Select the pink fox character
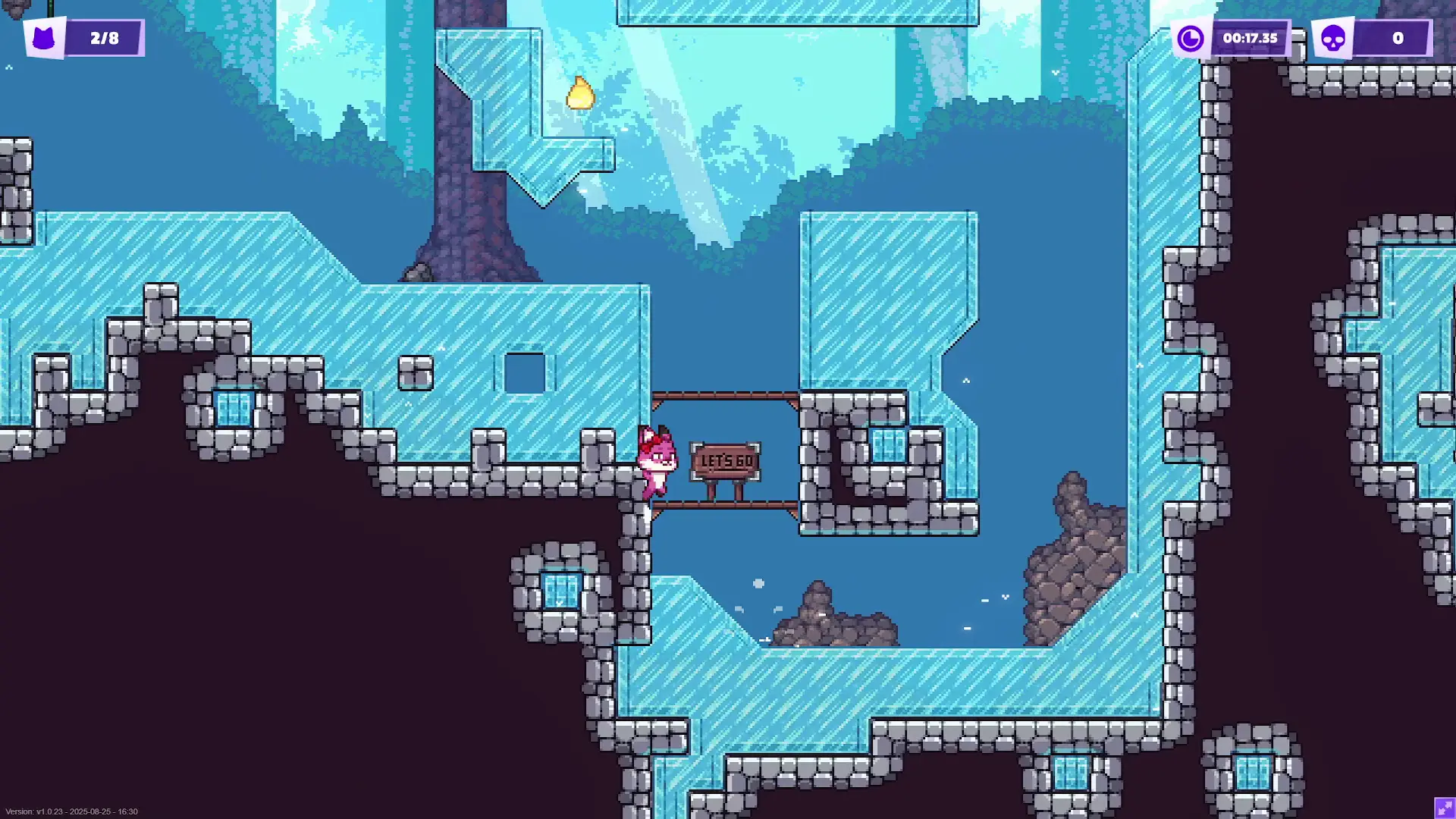Viewport: 1456px width, 819px height. 657,463
